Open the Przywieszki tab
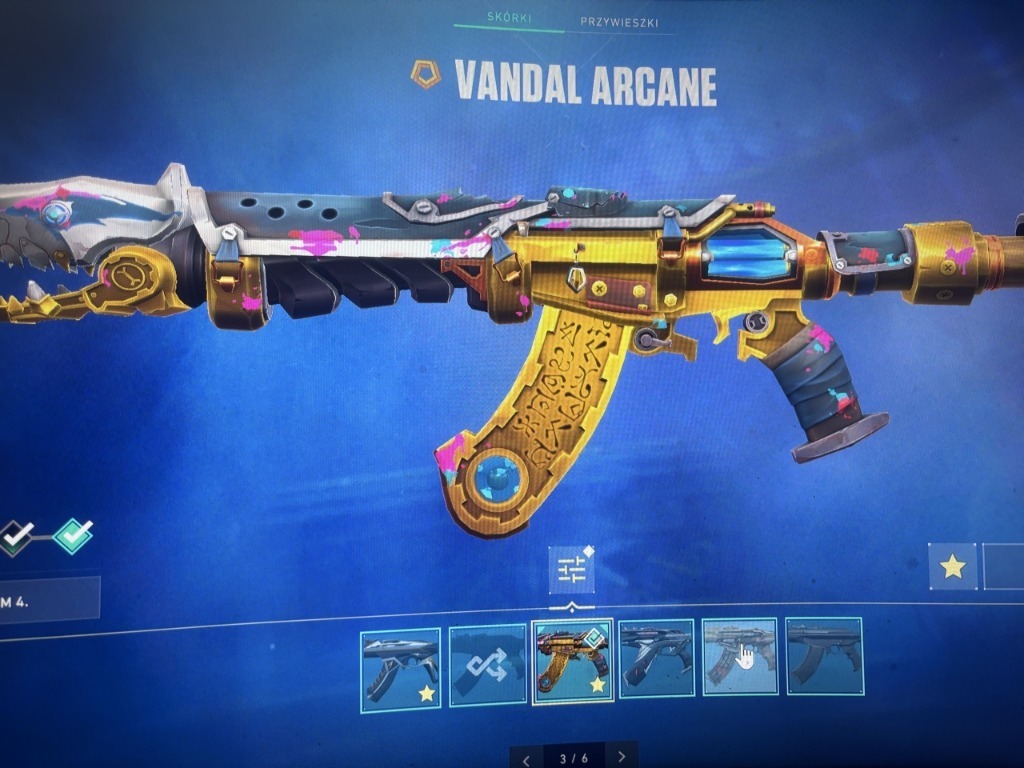The width and height of the screenshot is (1024, 768). [619, 22]
